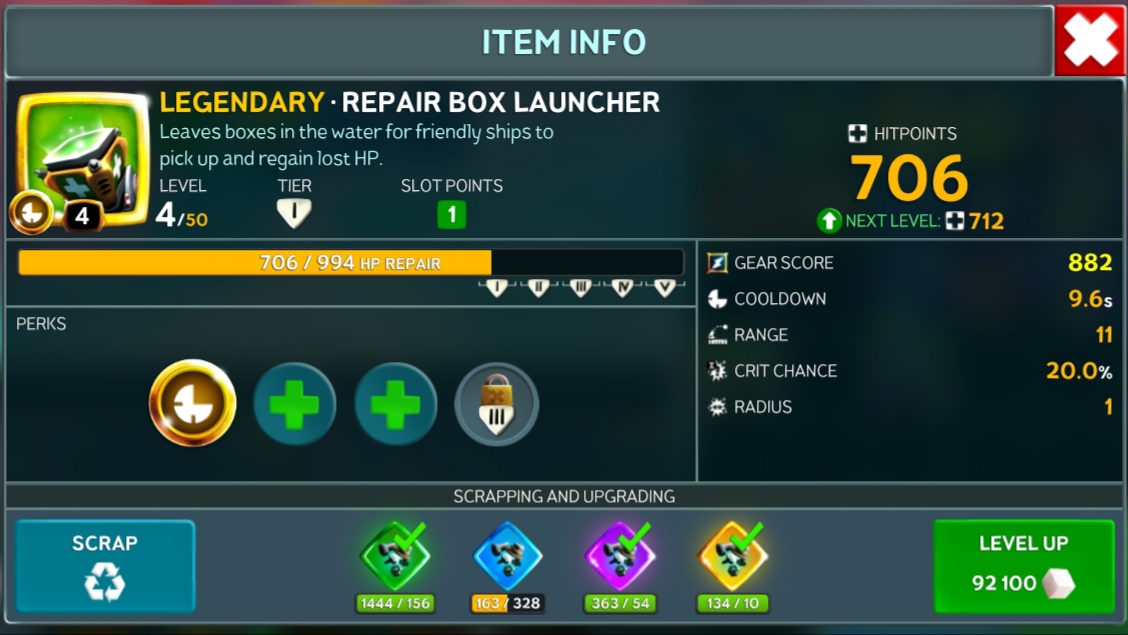Scrap the Repair Box Launcher

tap(105, 565)
